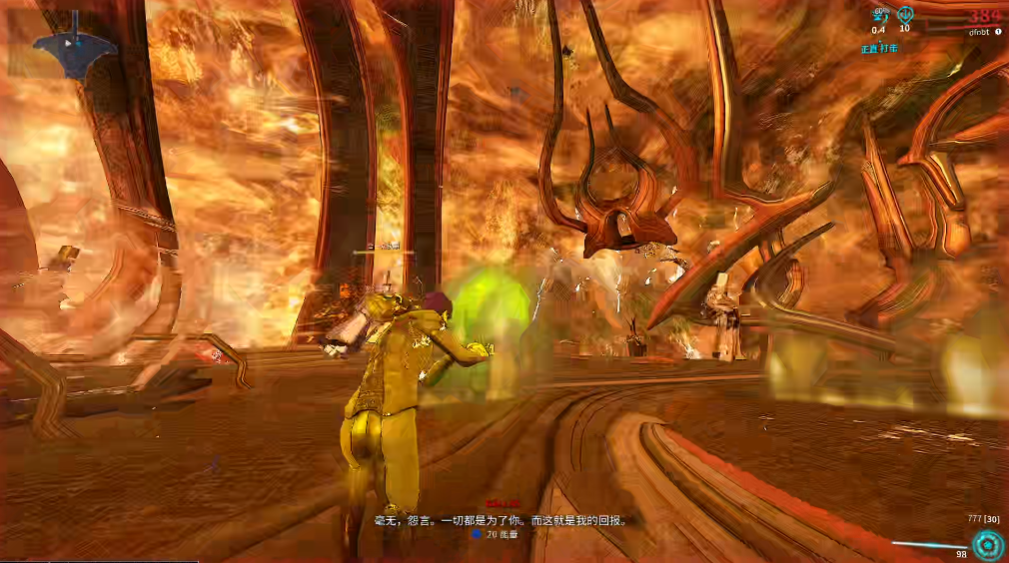Click the shield buff icon labeled 10
The image size is (1009, 563).
click(905, 15)
